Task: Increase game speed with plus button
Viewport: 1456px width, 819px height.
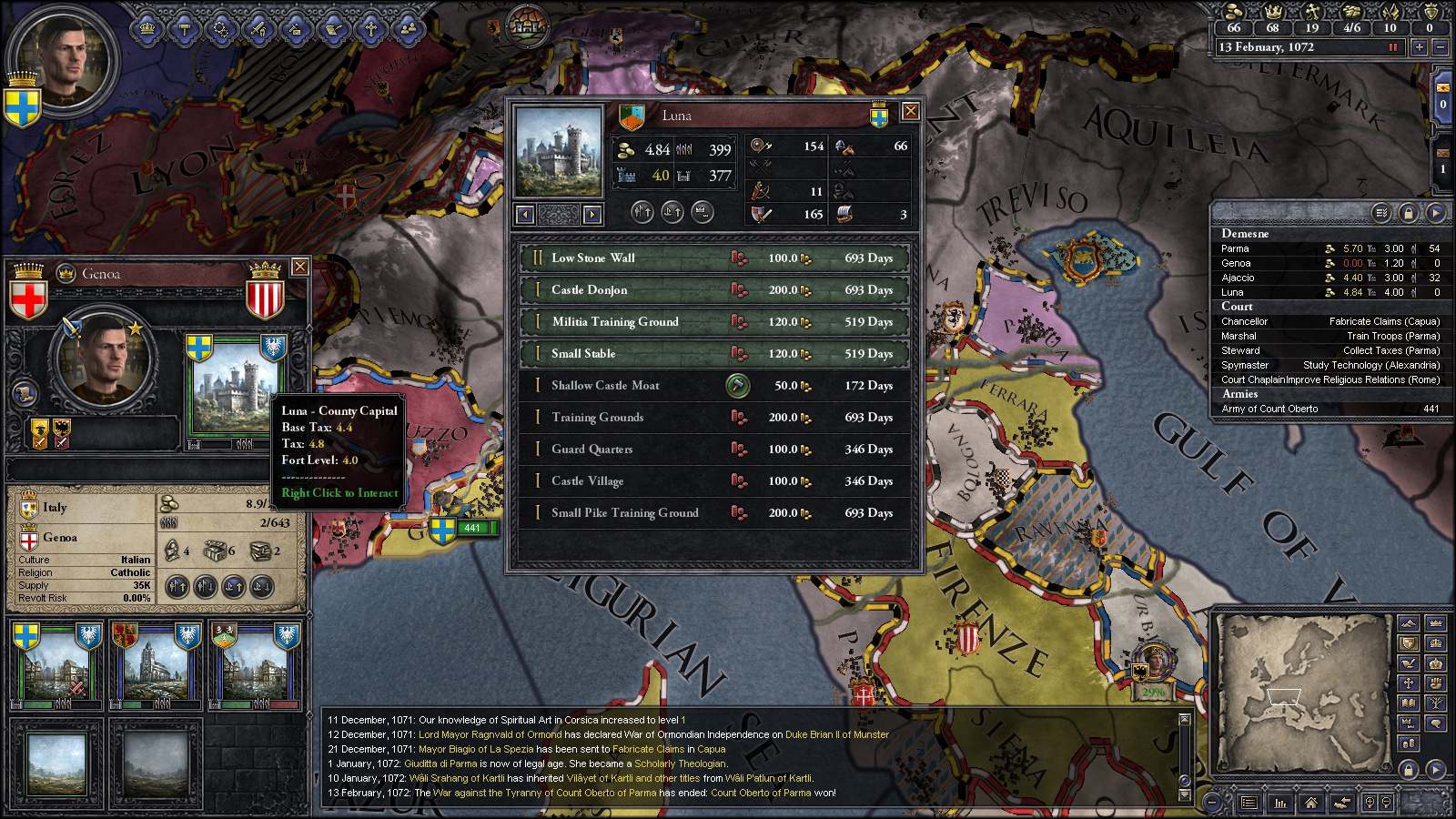Action: coord(1419,47)
